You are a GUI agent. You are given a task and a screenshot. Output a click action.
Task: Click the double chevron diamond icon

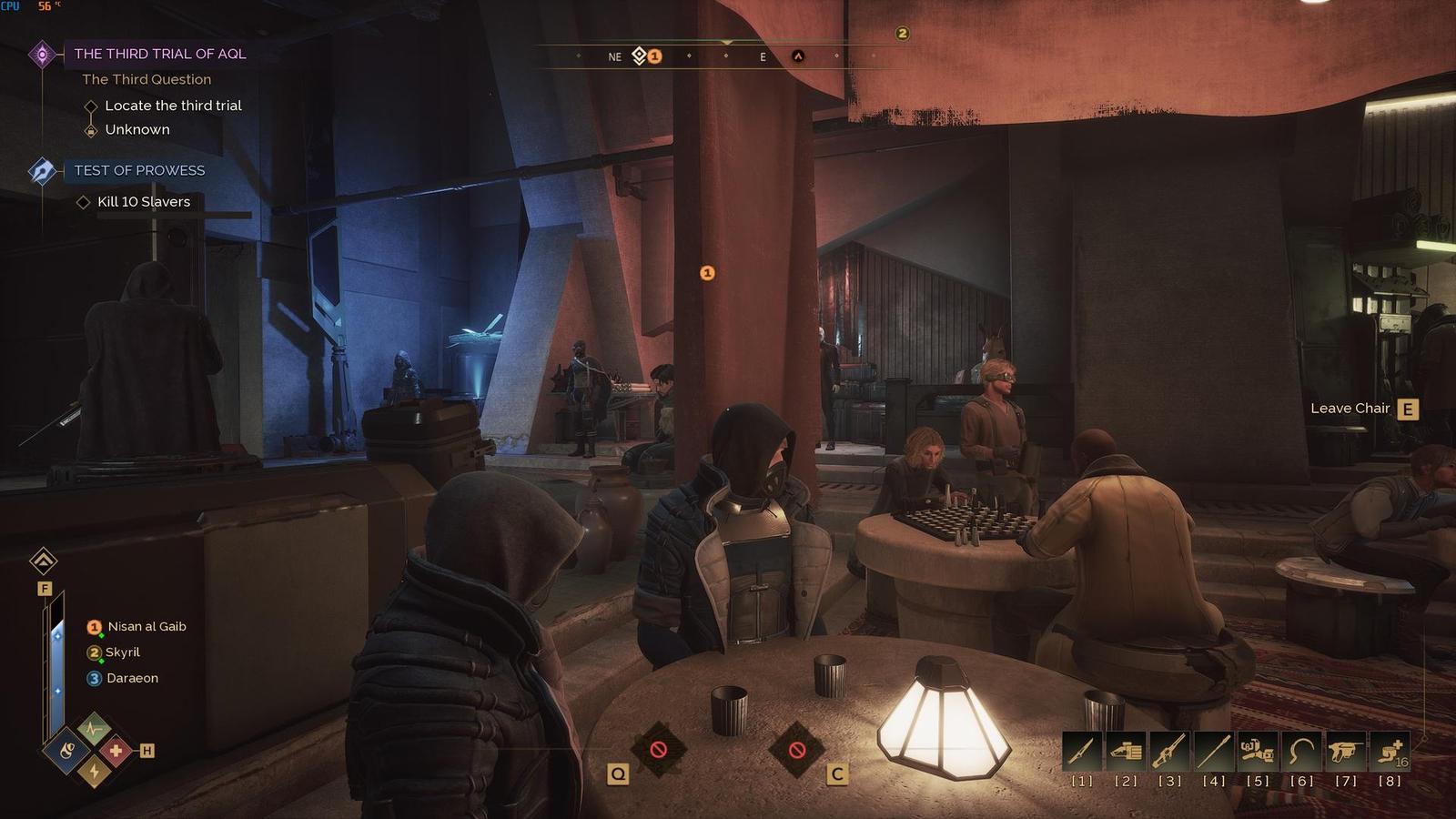pos(43,561)
